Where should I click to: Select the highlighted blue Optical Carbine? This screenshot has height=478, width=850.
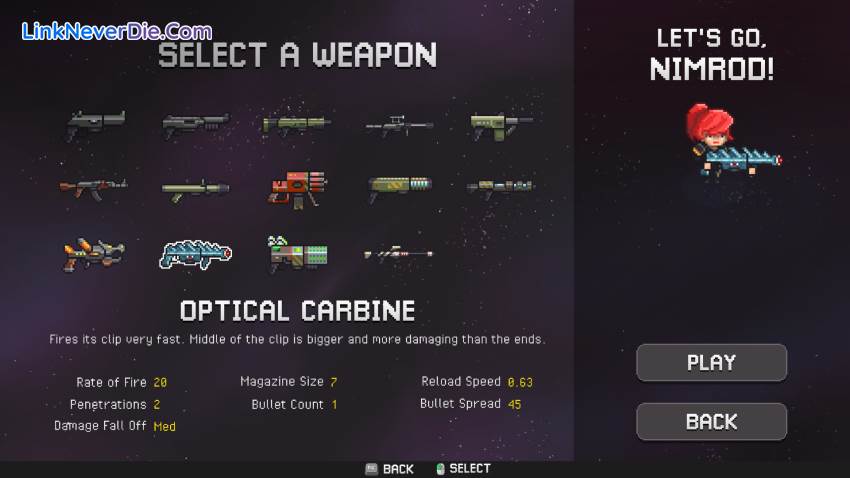pyautogui.click(x=196, y=253)
